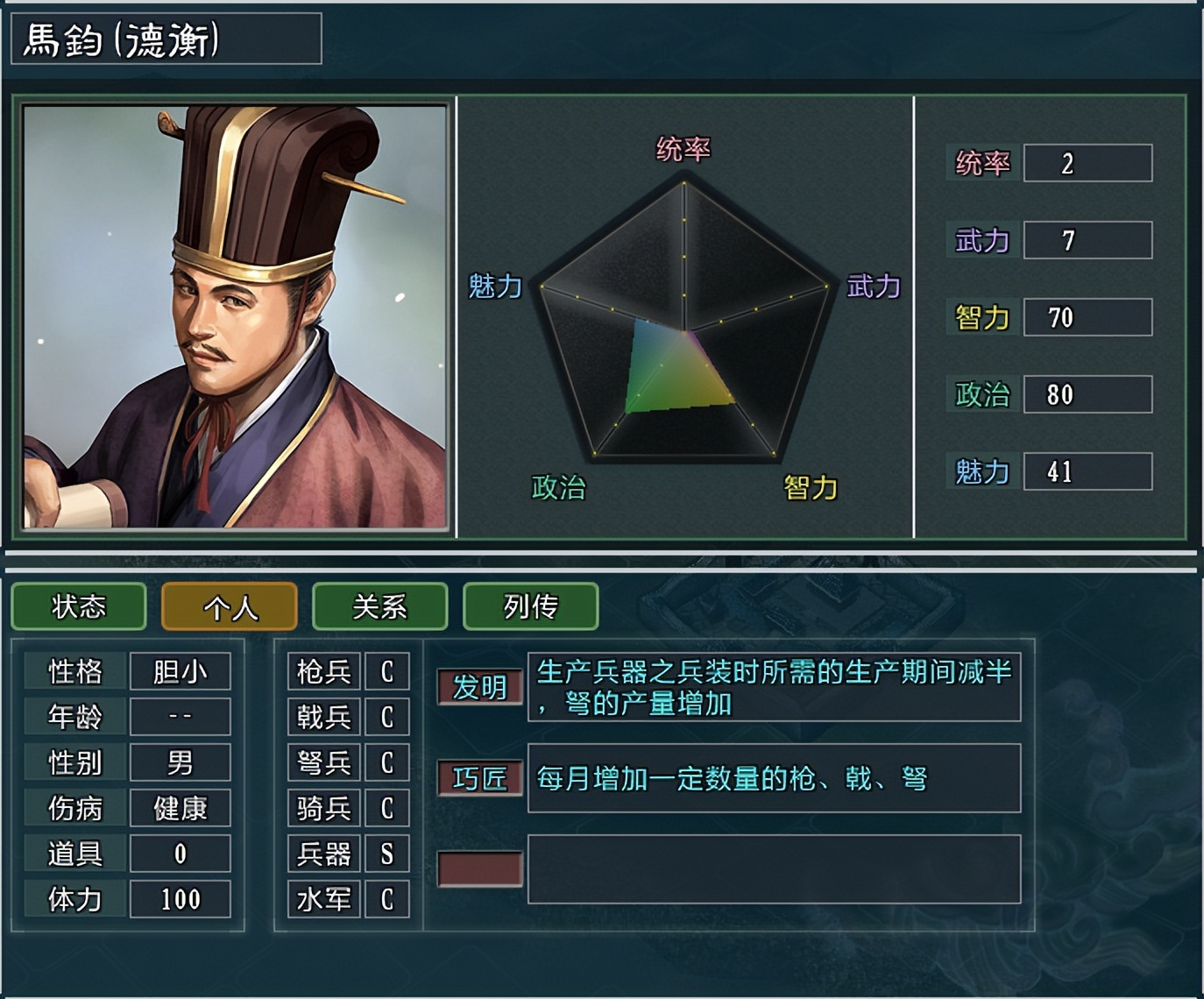Click the 统率 stat label
Screen dimensions: 1204x999
[x=983, y=162]
